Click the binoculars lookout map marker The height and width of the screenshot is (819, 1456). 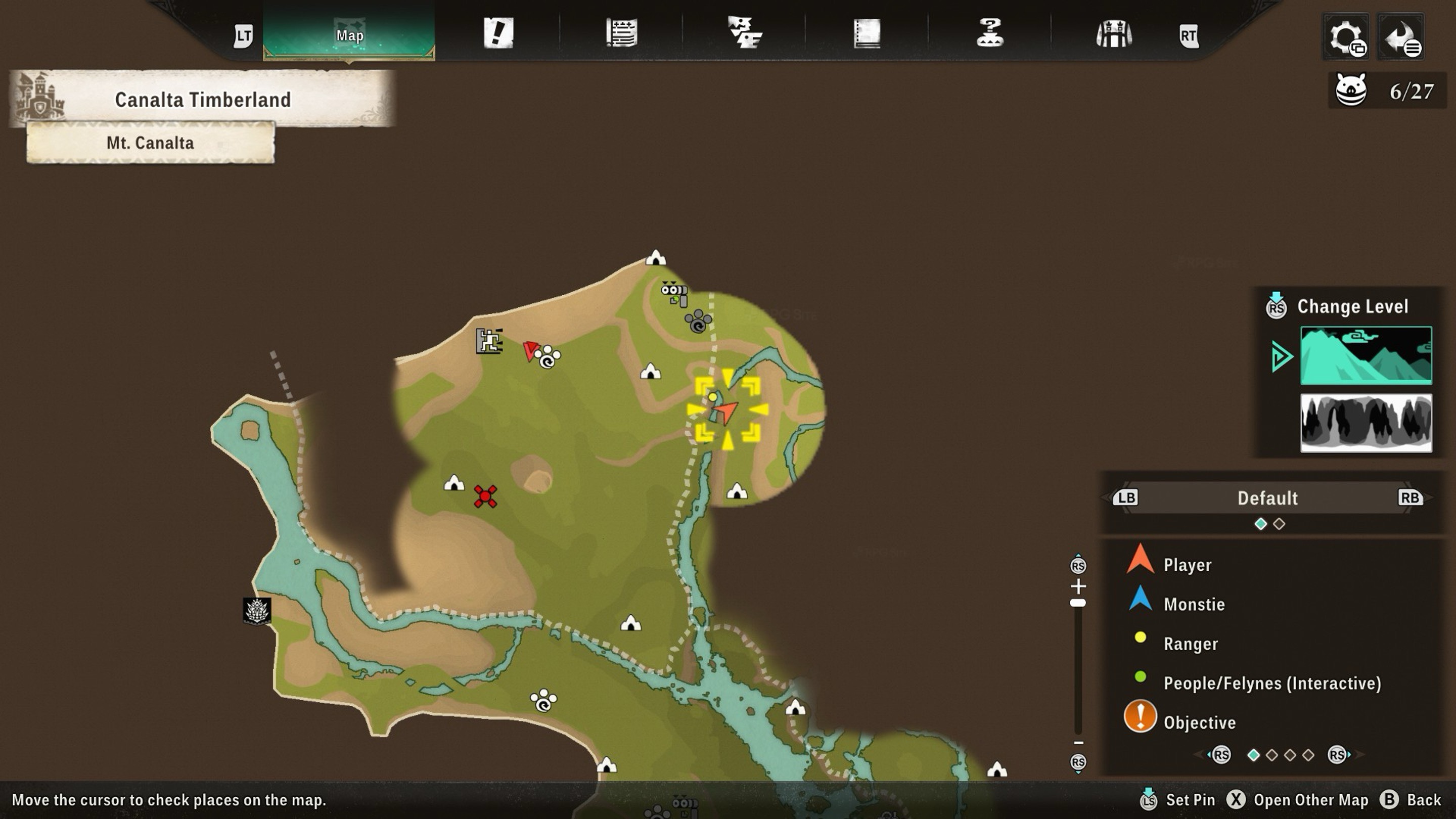tap(674, 293)
